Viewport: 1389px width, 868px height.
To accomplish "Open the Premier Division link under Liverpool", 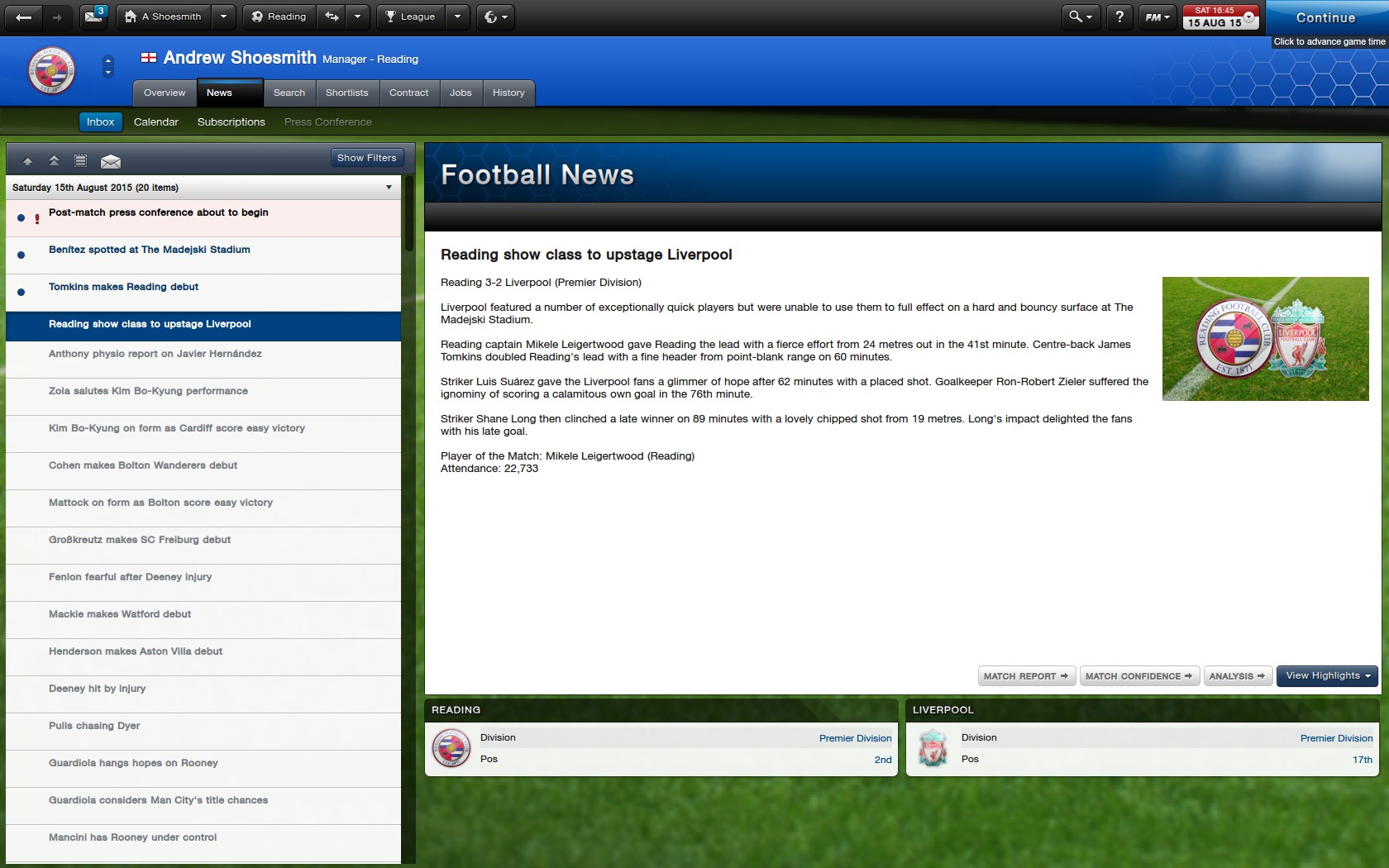I will click(1336, 738).
